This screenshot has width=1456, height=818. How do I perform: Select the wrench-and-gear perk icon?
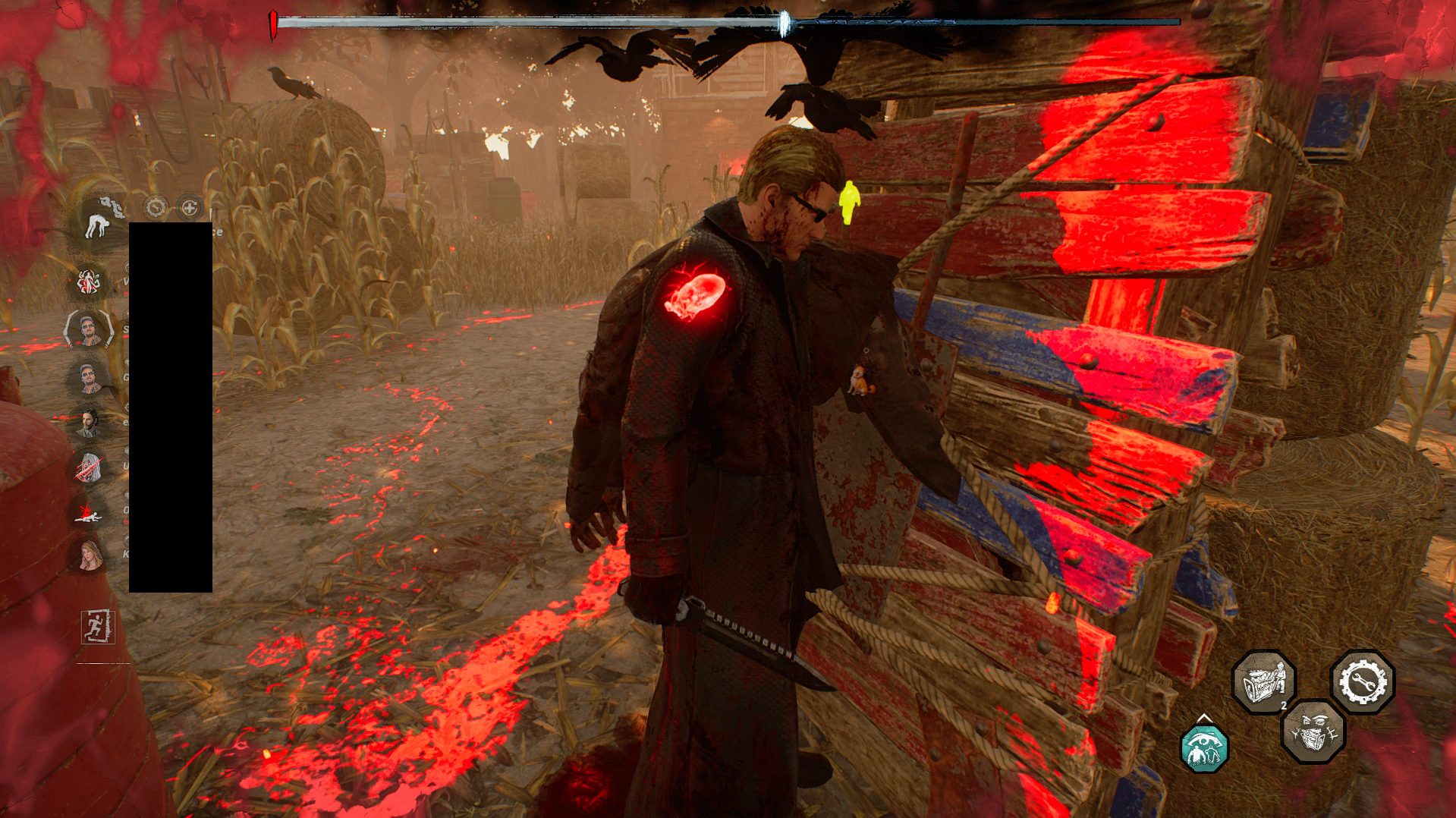pyautogui.click(x=1362, y=681)
